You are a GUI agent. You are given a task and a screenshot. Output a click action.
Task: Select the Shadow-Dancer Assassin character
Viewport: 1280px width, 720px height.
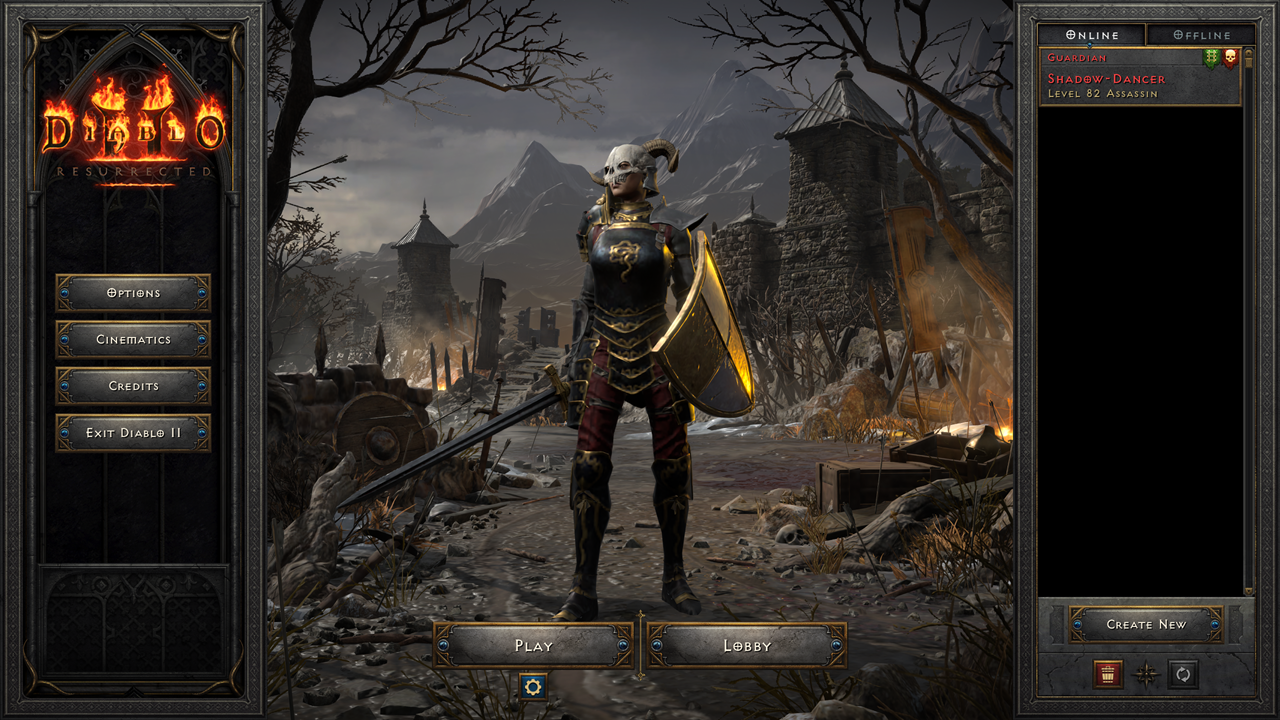tap(1130, 79)
